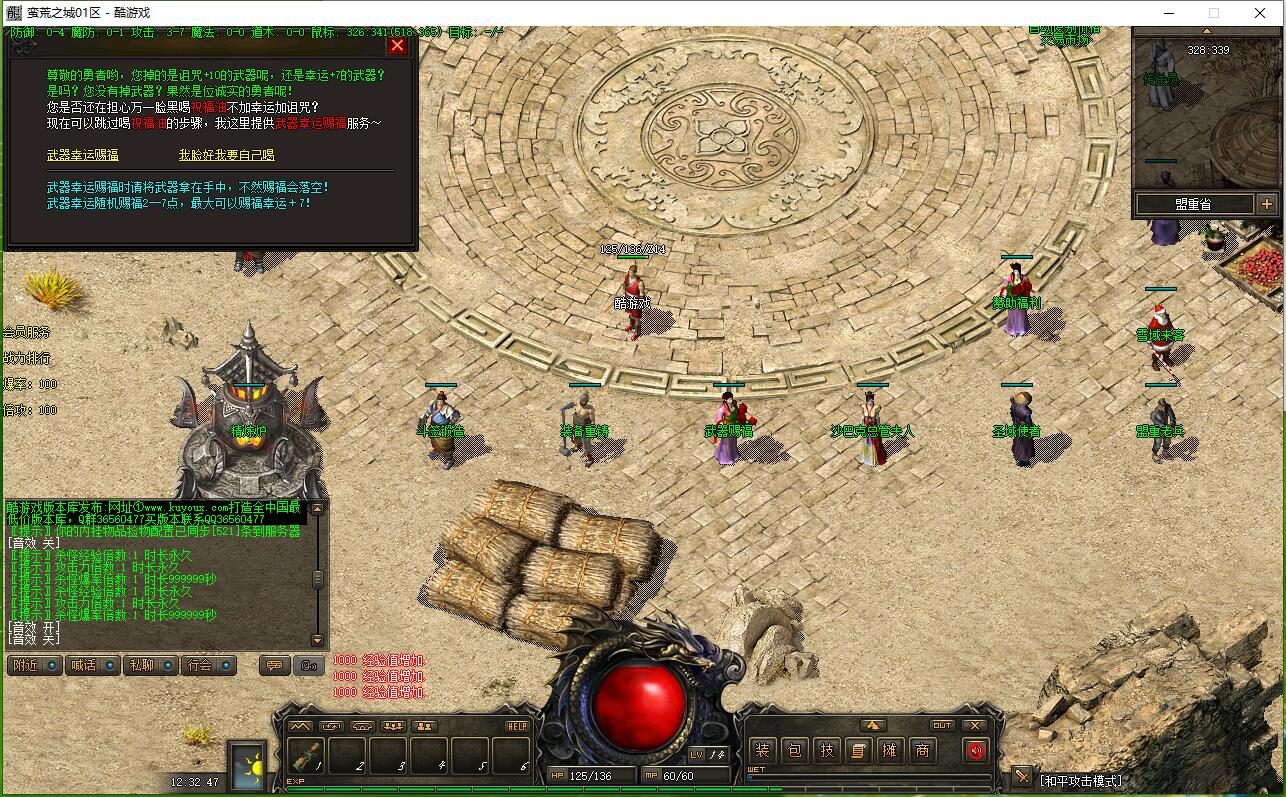This screenshot has width=1286, height=797.
Task: Select the 私聊 private chat channel
Action: click(x=149, y=665)
